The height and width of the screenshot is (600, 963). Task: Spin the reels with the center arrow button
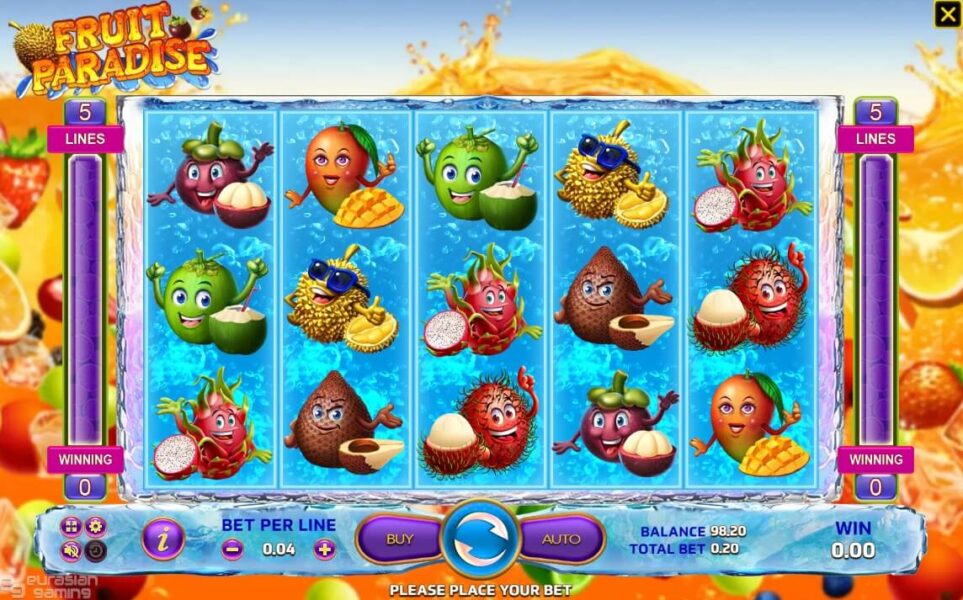pyautogui.click(x=480, y=540)
